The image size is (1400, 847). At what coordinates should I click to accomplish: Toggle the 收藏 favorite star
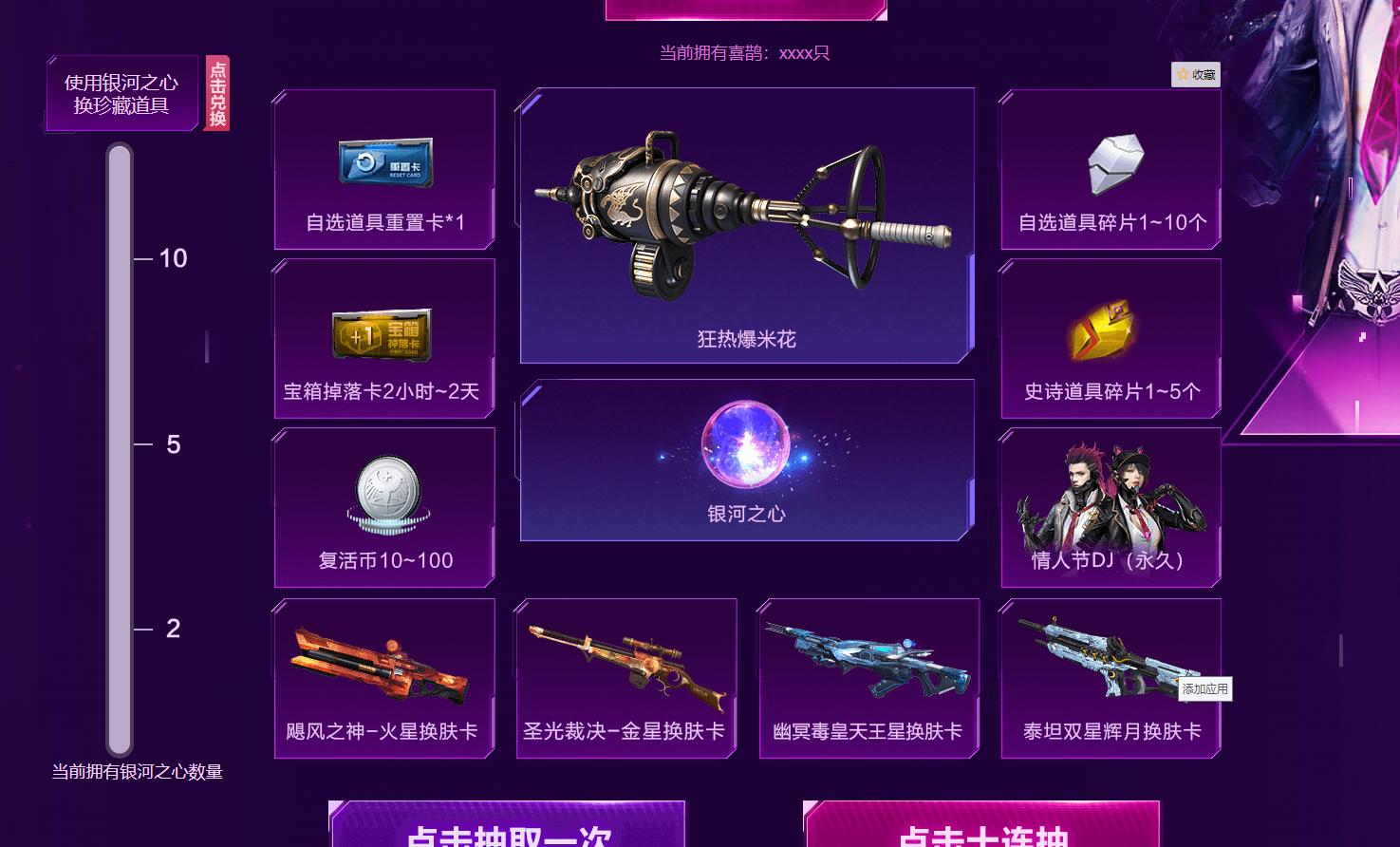(1194, 75)
